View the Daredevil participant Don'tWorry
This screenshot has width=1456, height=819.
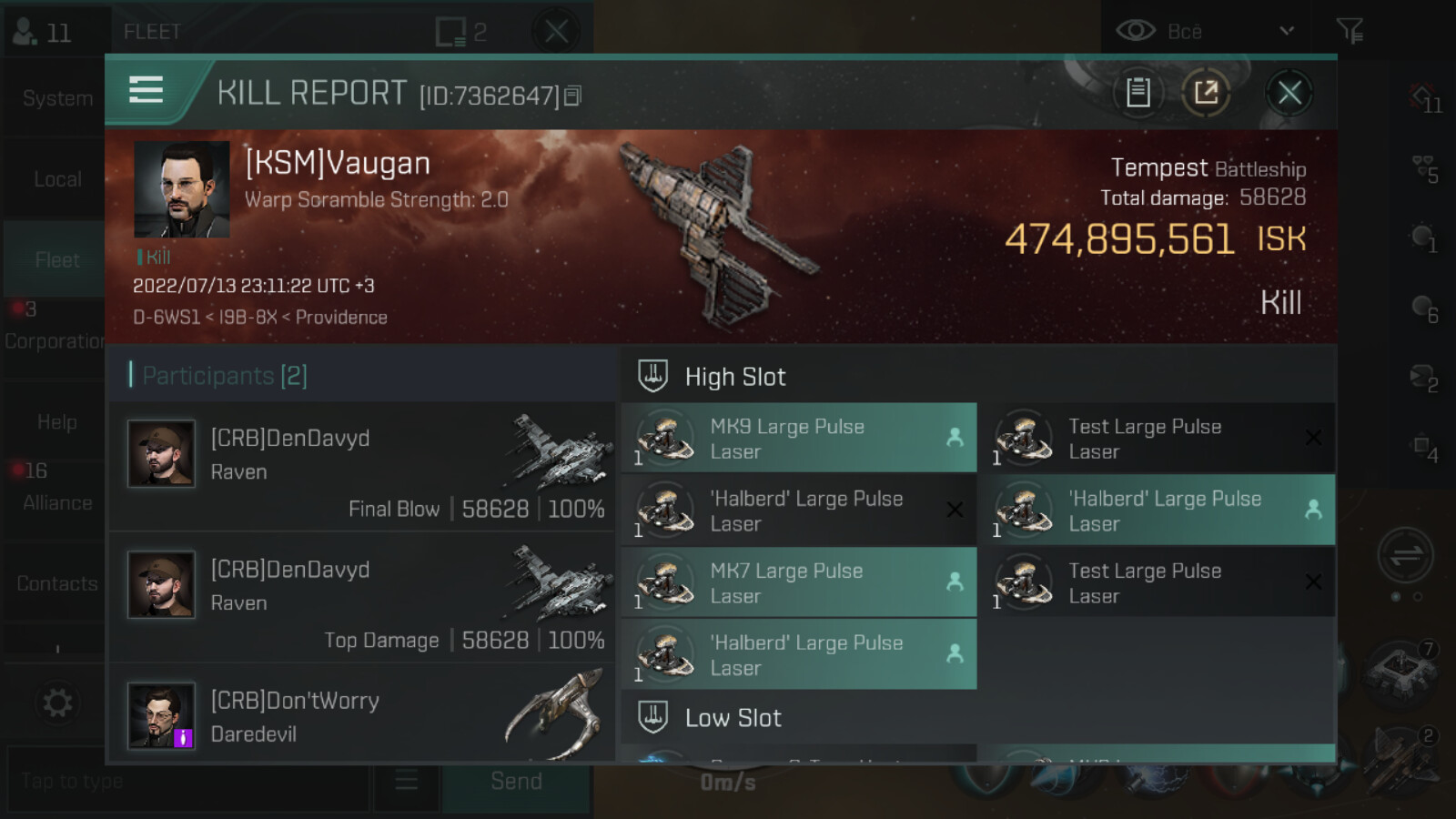(362, 716)
